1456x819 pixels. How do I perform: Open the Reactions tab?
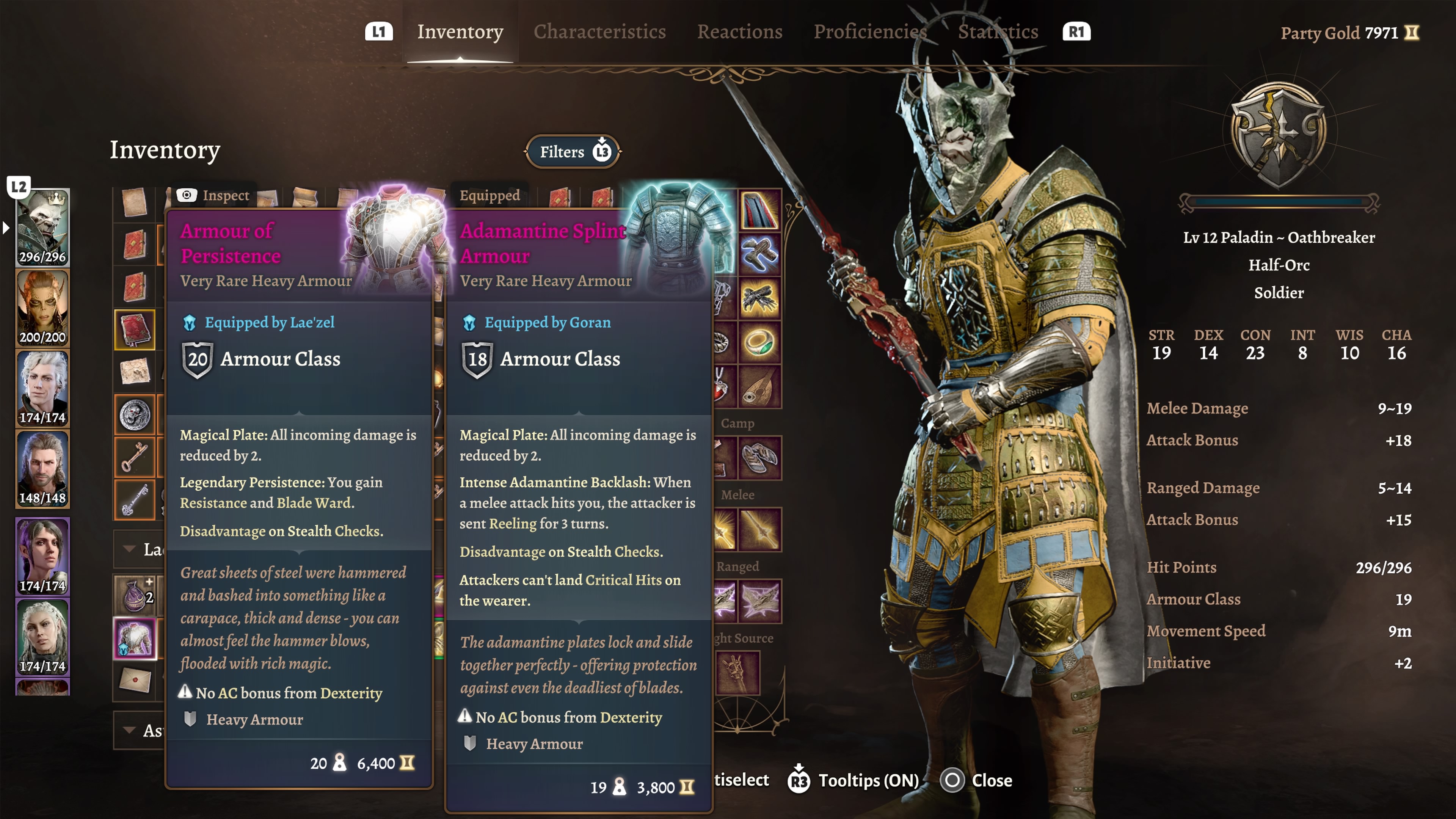click(739, 31)
